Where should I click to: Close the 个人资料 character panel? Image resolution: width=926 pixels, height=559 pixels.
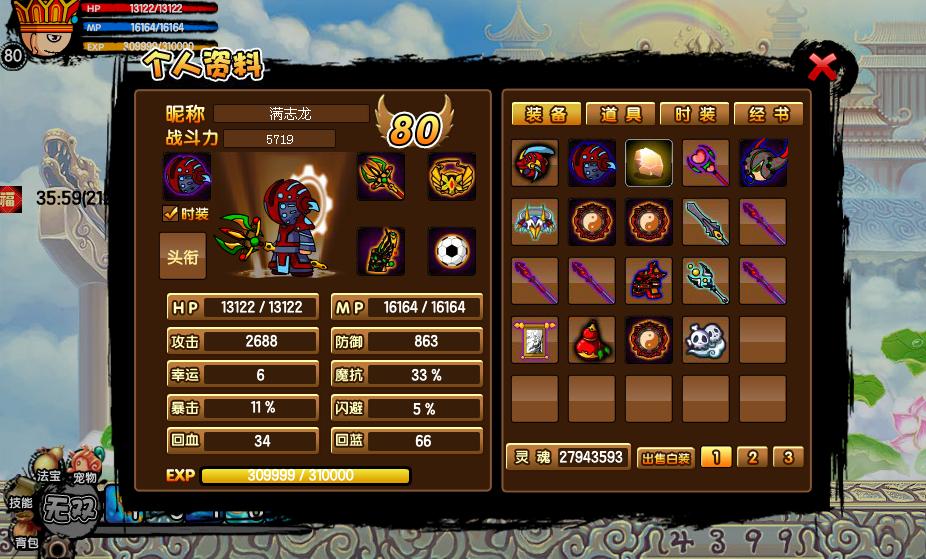tap(822, 67)
